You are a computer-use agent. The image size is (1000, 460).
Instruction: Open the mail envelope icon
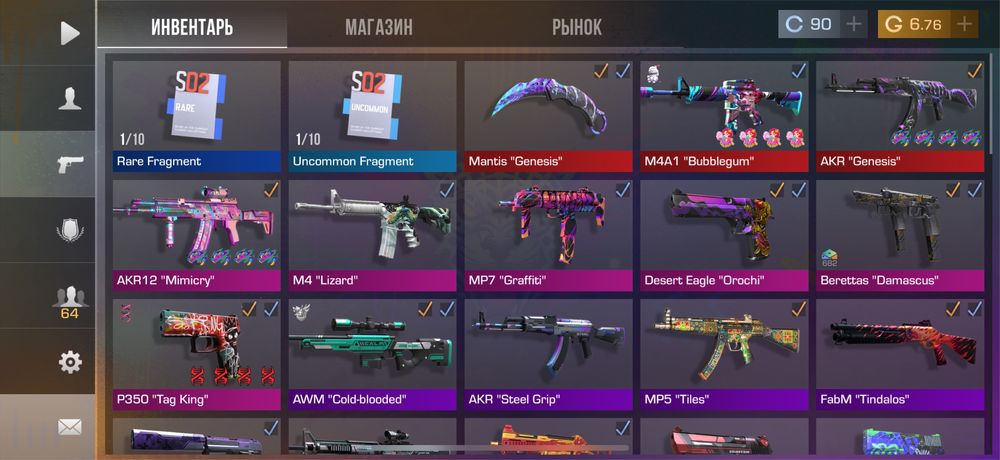69,427
